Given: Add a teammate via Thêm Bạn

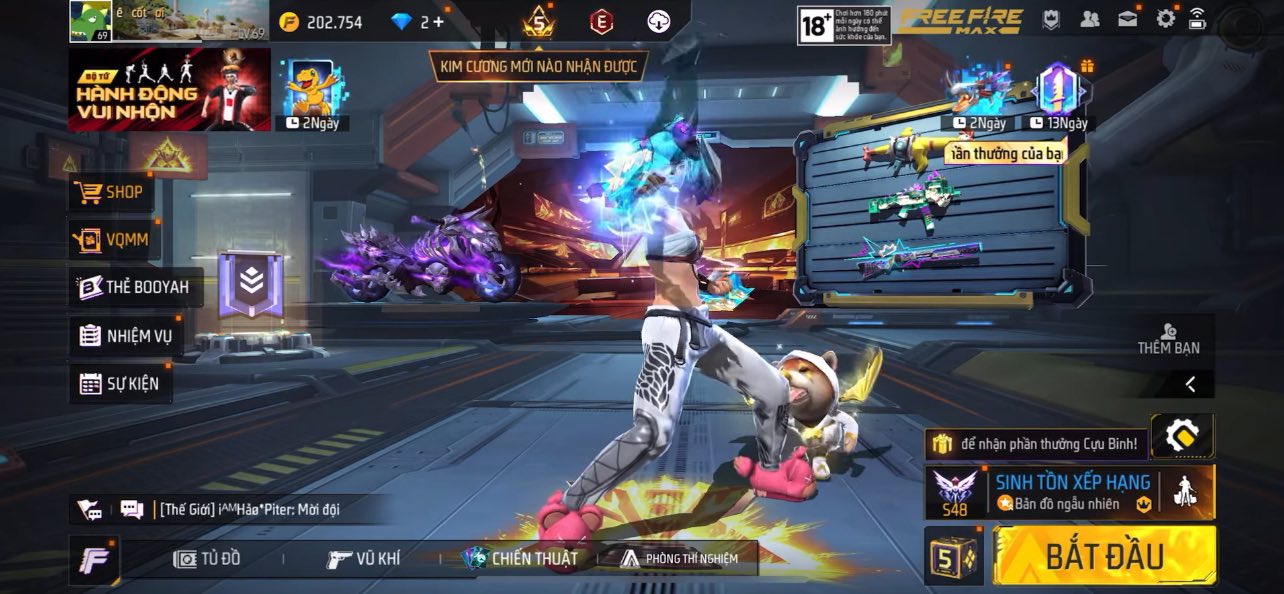Looking at the screenshot, I should [1168, 340].
